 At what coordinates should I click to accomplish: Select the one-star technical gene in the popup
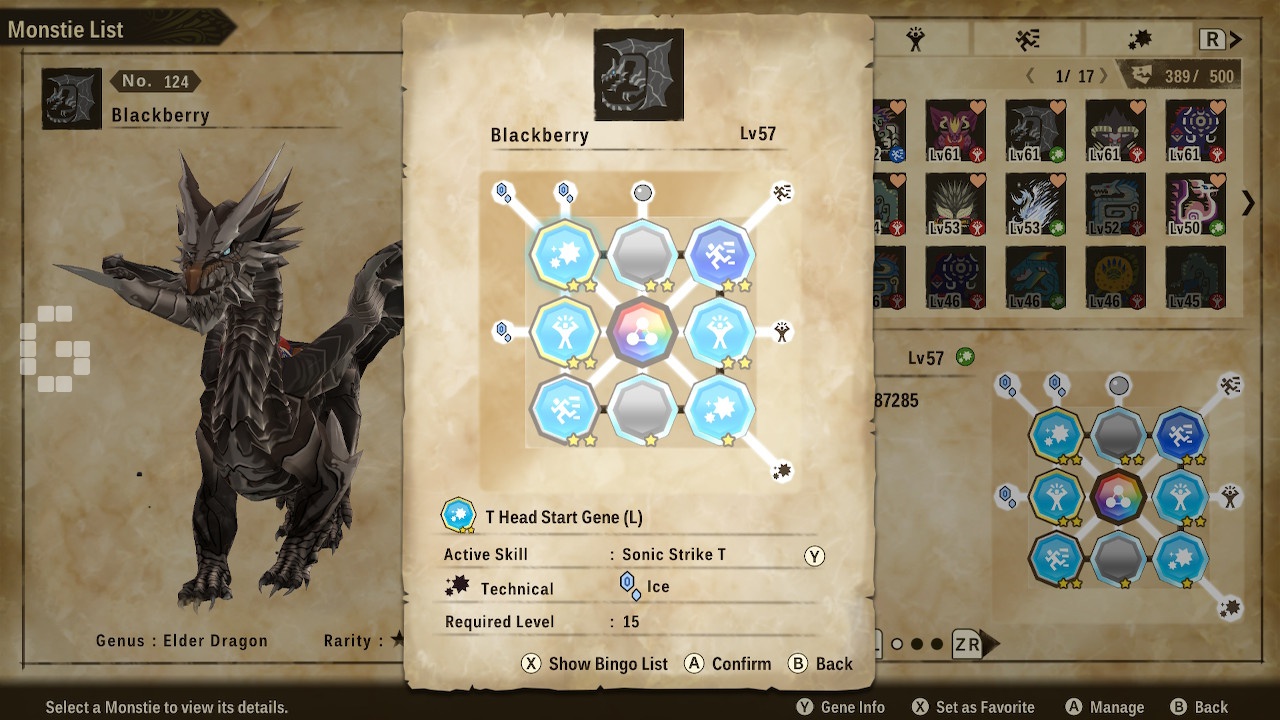(x=719, y=408)
